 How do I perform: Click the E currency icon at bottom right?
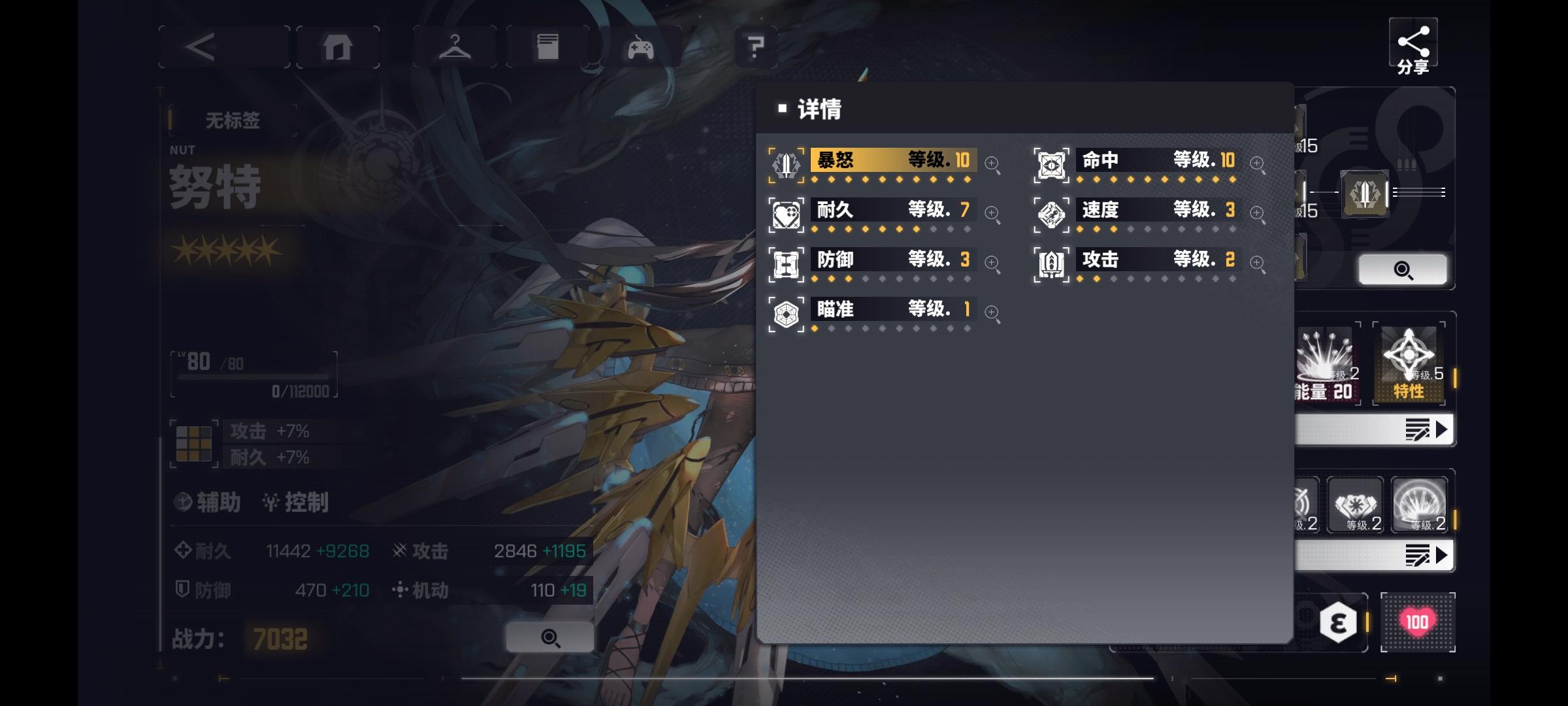(1338, 622)
